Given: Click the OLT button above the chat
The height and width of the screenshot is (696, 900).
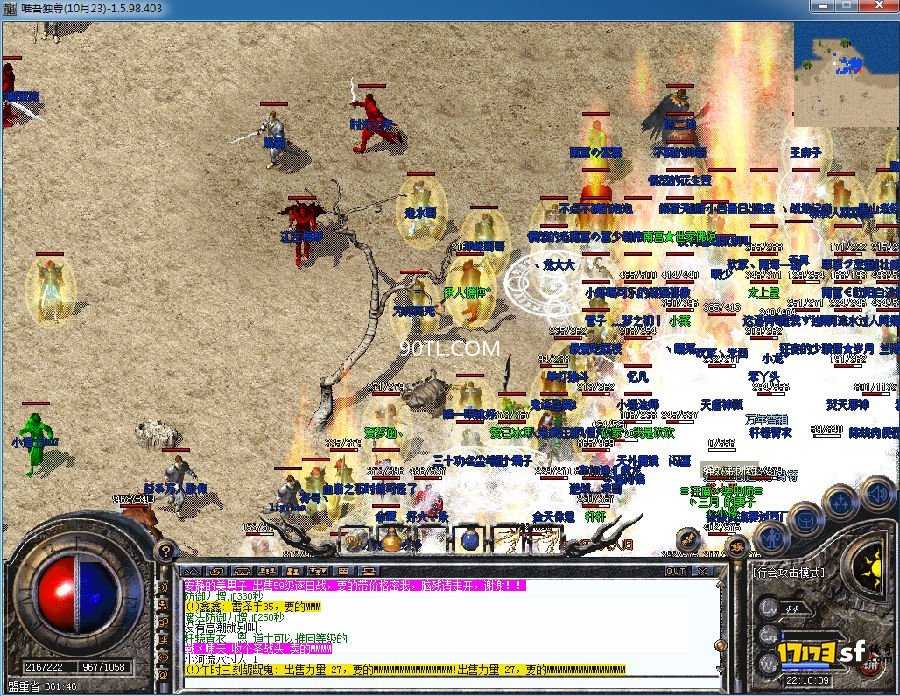Looking at the screenshot, I should [676, 571].
